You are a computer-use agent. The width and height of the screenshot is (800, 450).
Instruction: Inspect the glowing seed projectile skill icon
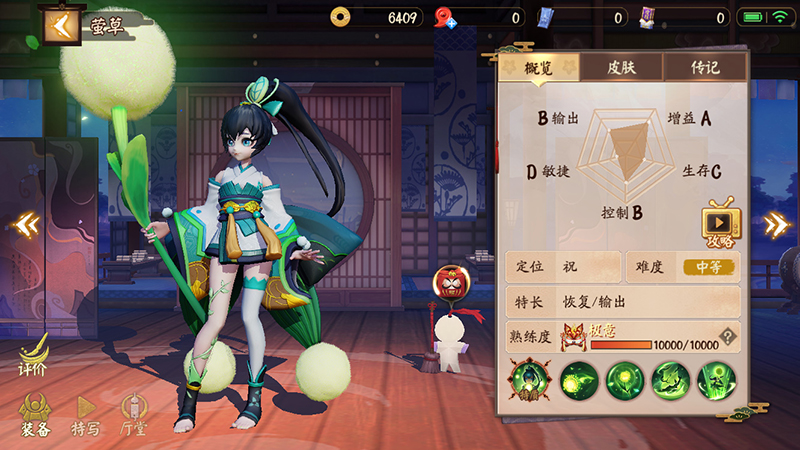579,380
